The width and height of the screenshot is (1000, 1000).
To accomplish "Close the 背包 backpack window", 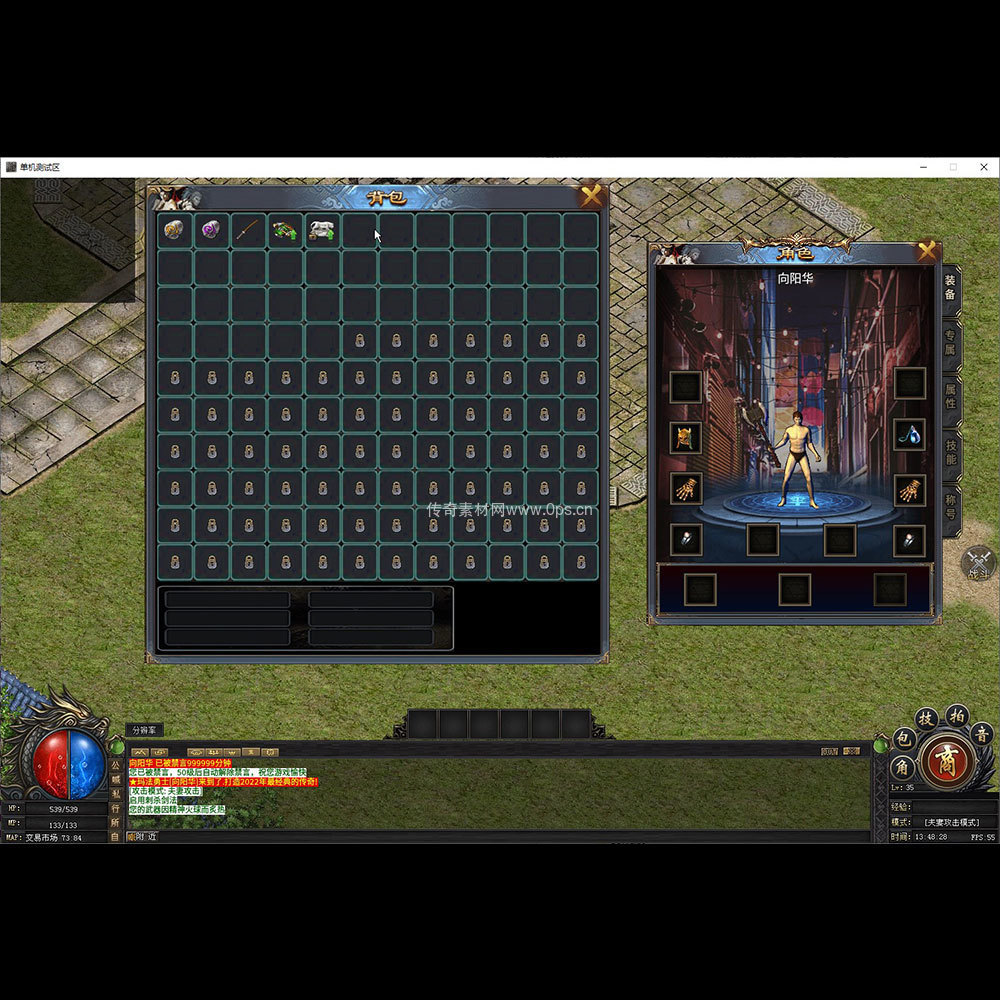I will [x=591, y=196].
